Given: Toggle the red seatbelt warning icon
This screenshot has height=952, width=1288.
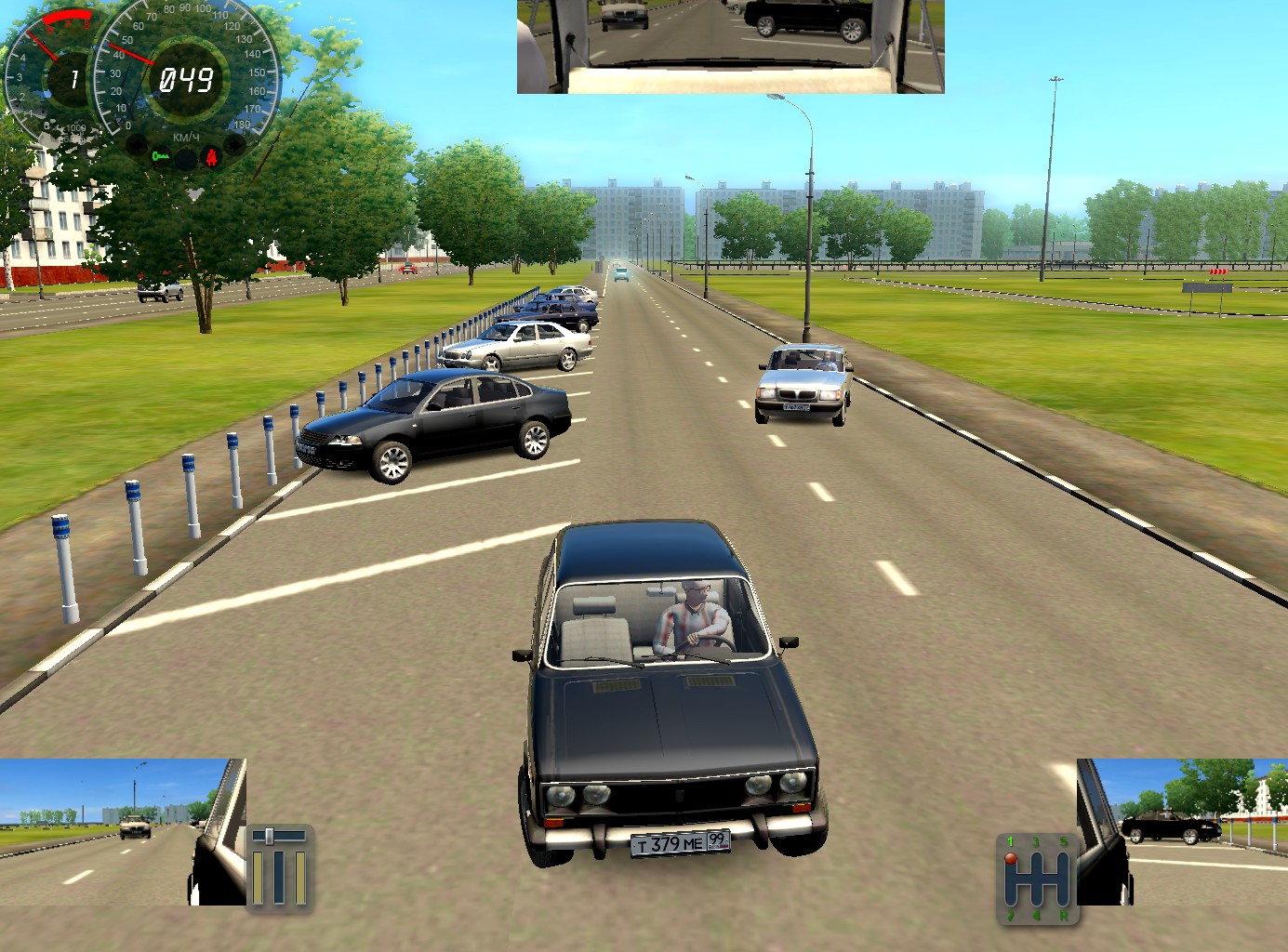Looking at the screenshot, I should click(x=213, y=156).
